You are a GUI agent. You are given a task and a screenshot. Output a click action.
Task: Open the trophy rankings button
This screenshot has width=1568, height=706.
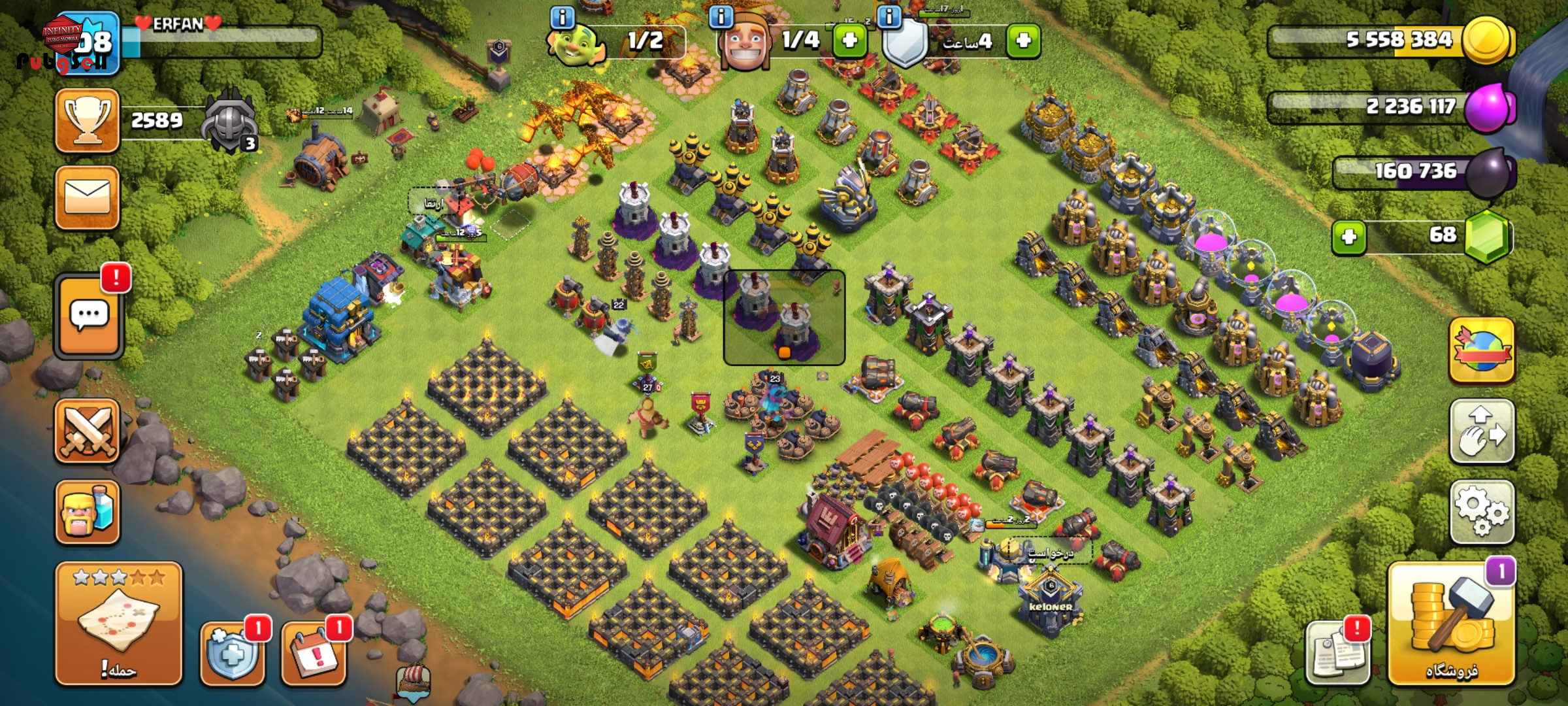coord(88,121)
